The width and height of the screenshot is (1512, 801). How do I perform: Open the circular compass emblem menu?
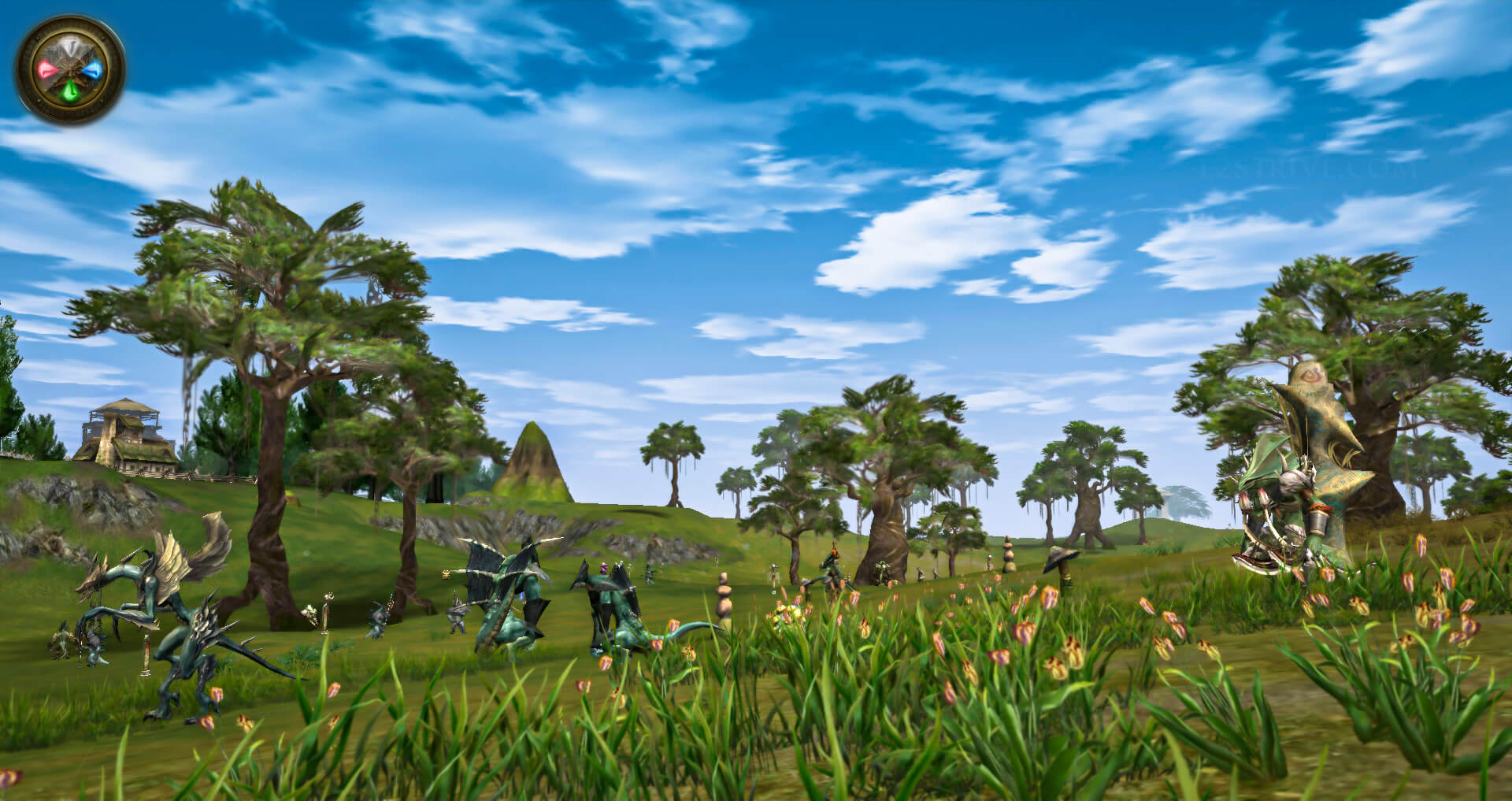71,69
